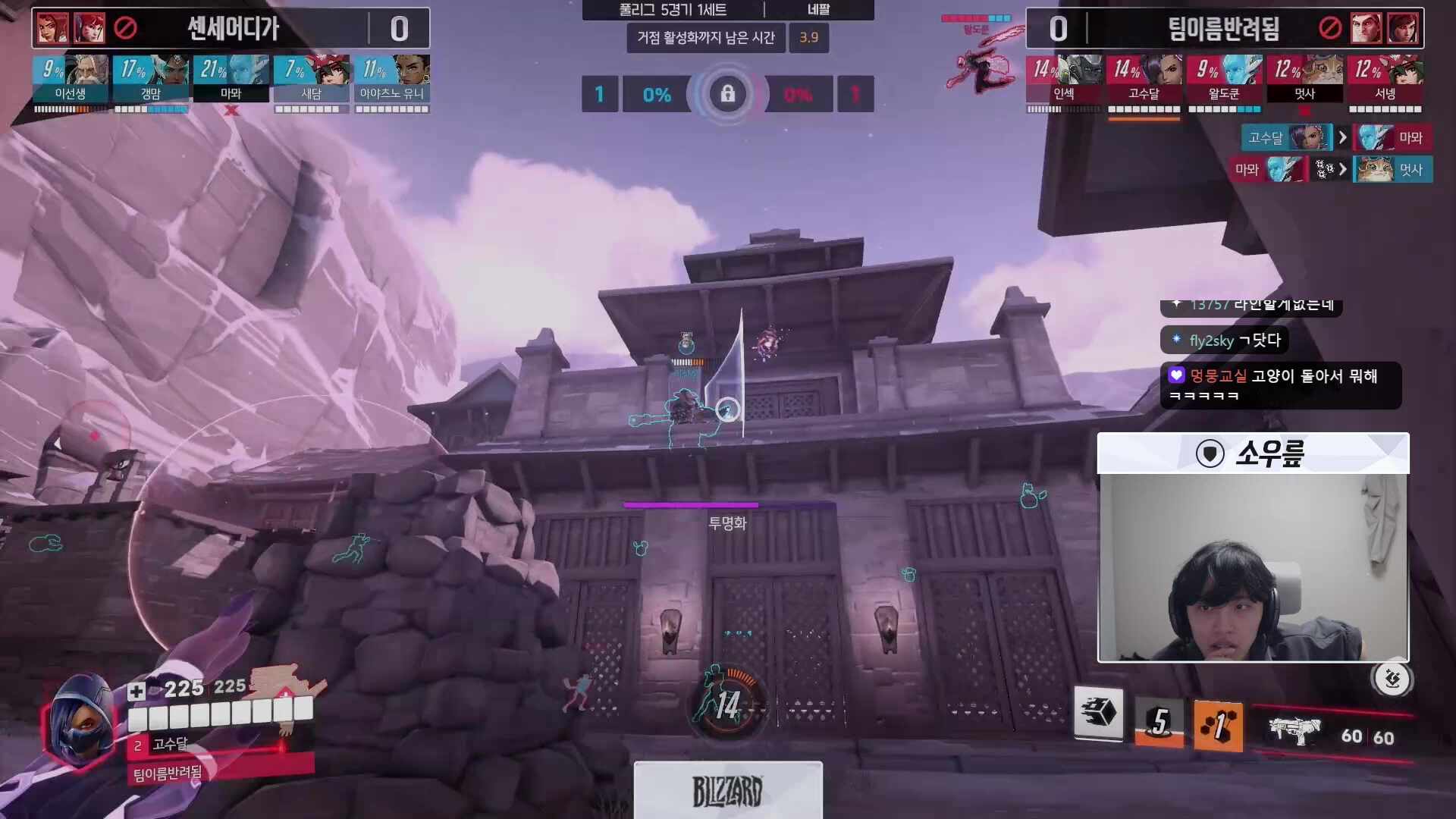The image size is (1456, 819).
Task: Click the ability icon showing cooldown 5
Action: [1159, 723]
